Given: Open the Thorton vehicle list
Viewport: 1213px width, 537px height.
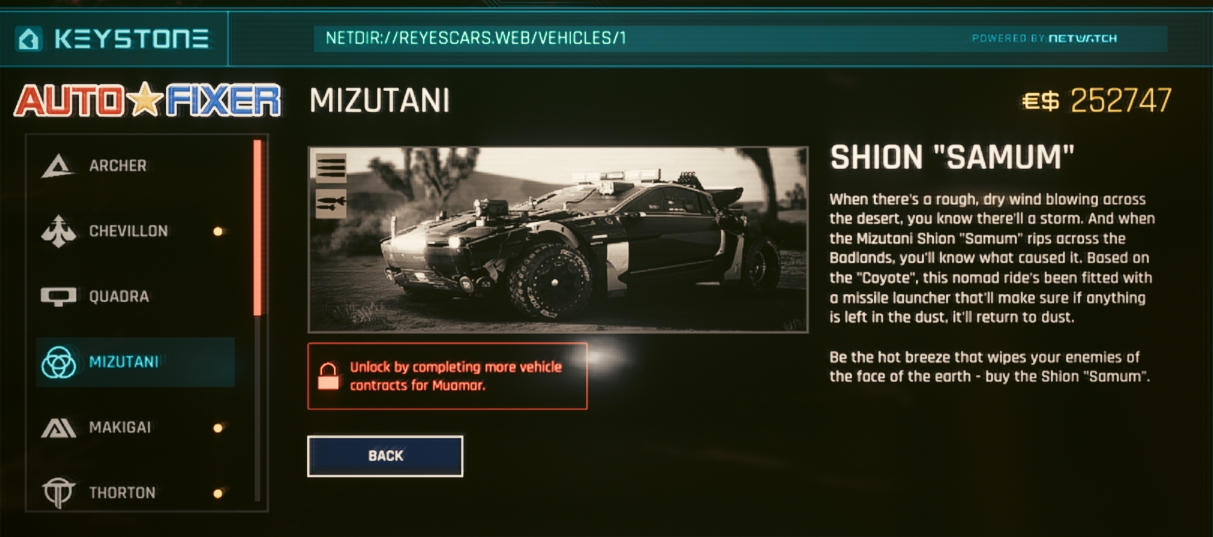Looking at the screenshot, I should (x=122, y=493).
